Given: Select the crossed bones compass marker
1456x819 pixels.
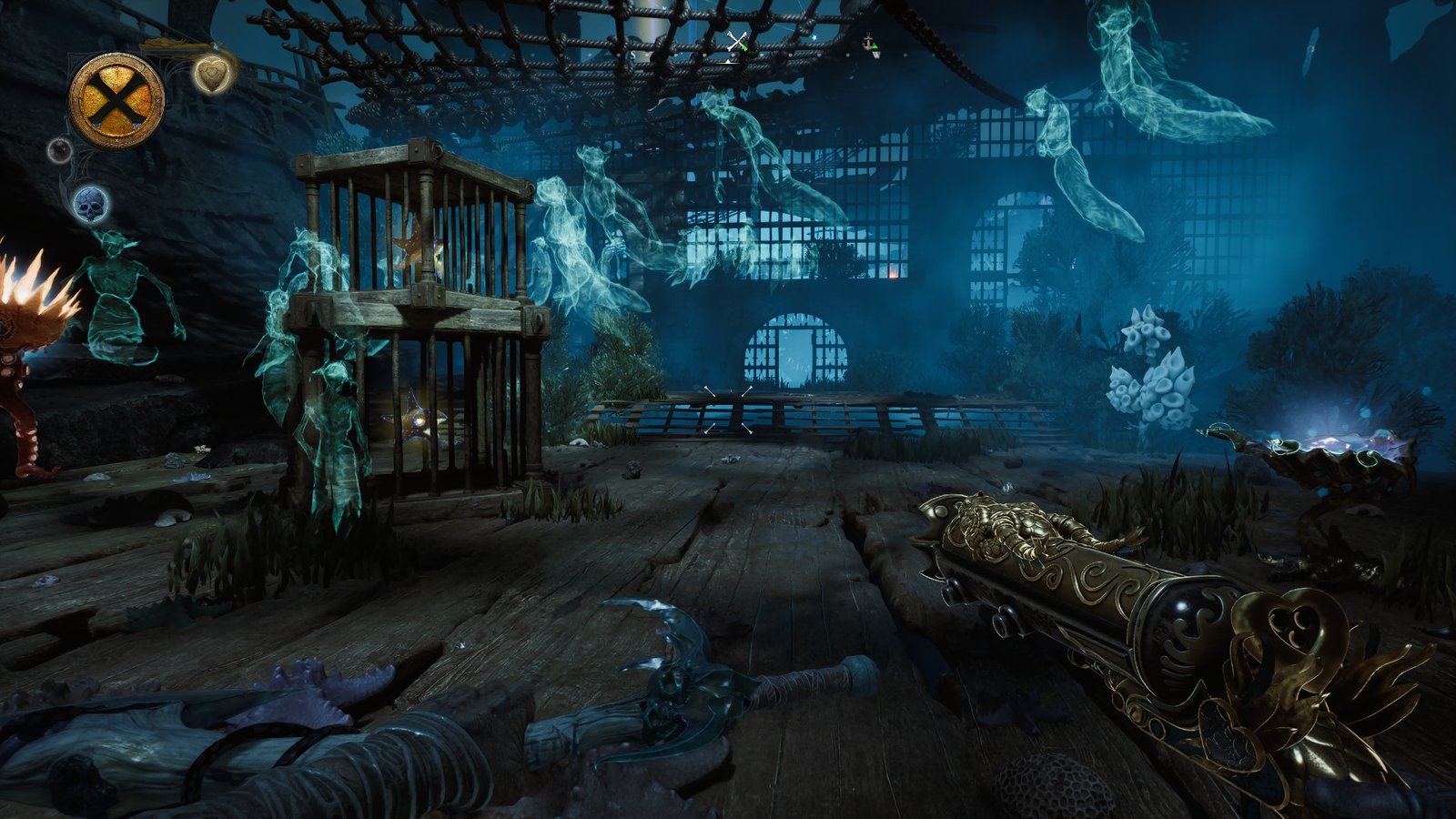Looking at the screenshot, I should tap(737, 42).
